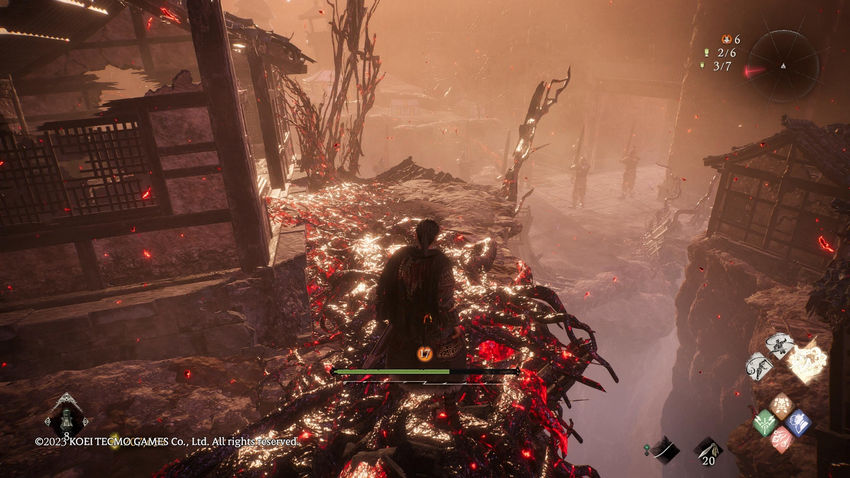Click the circular compass minimap

point(783,65)
